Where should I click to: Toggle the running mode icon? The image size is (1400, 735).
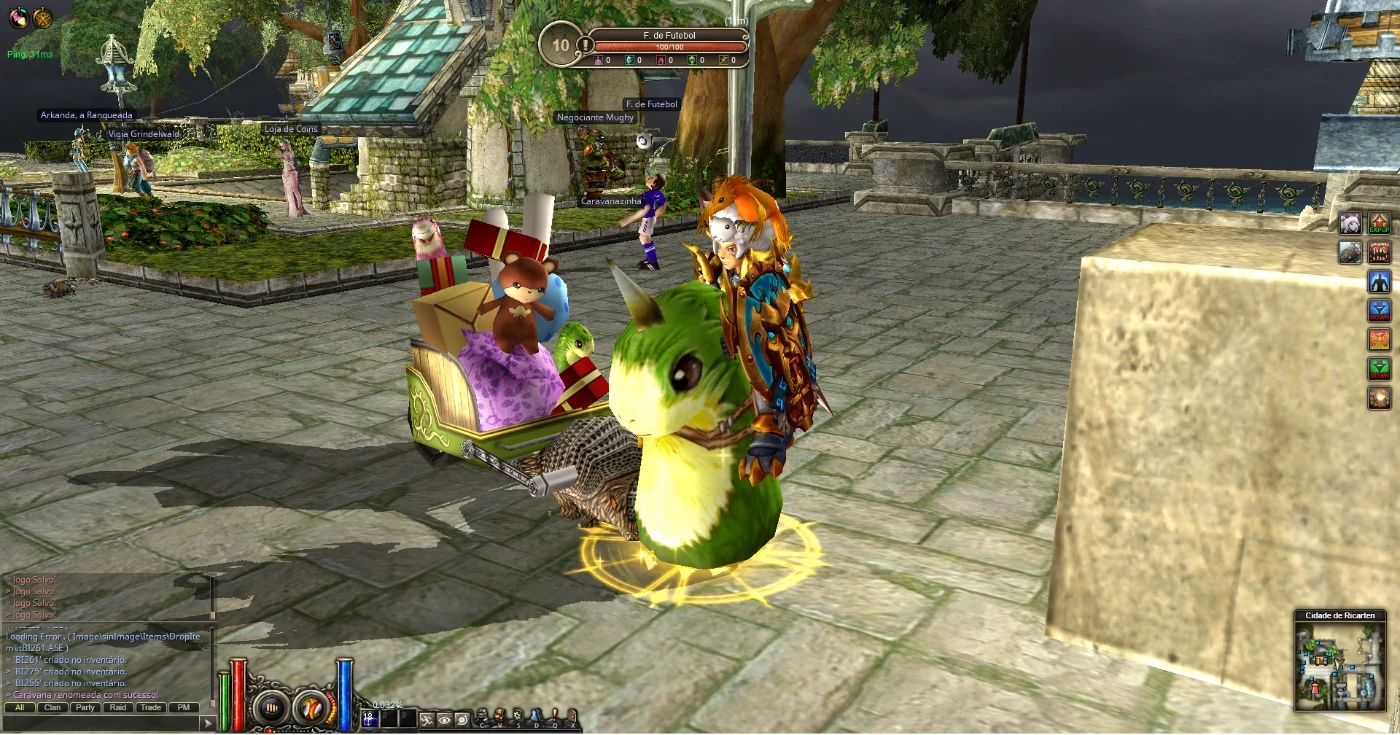point(426,720)
